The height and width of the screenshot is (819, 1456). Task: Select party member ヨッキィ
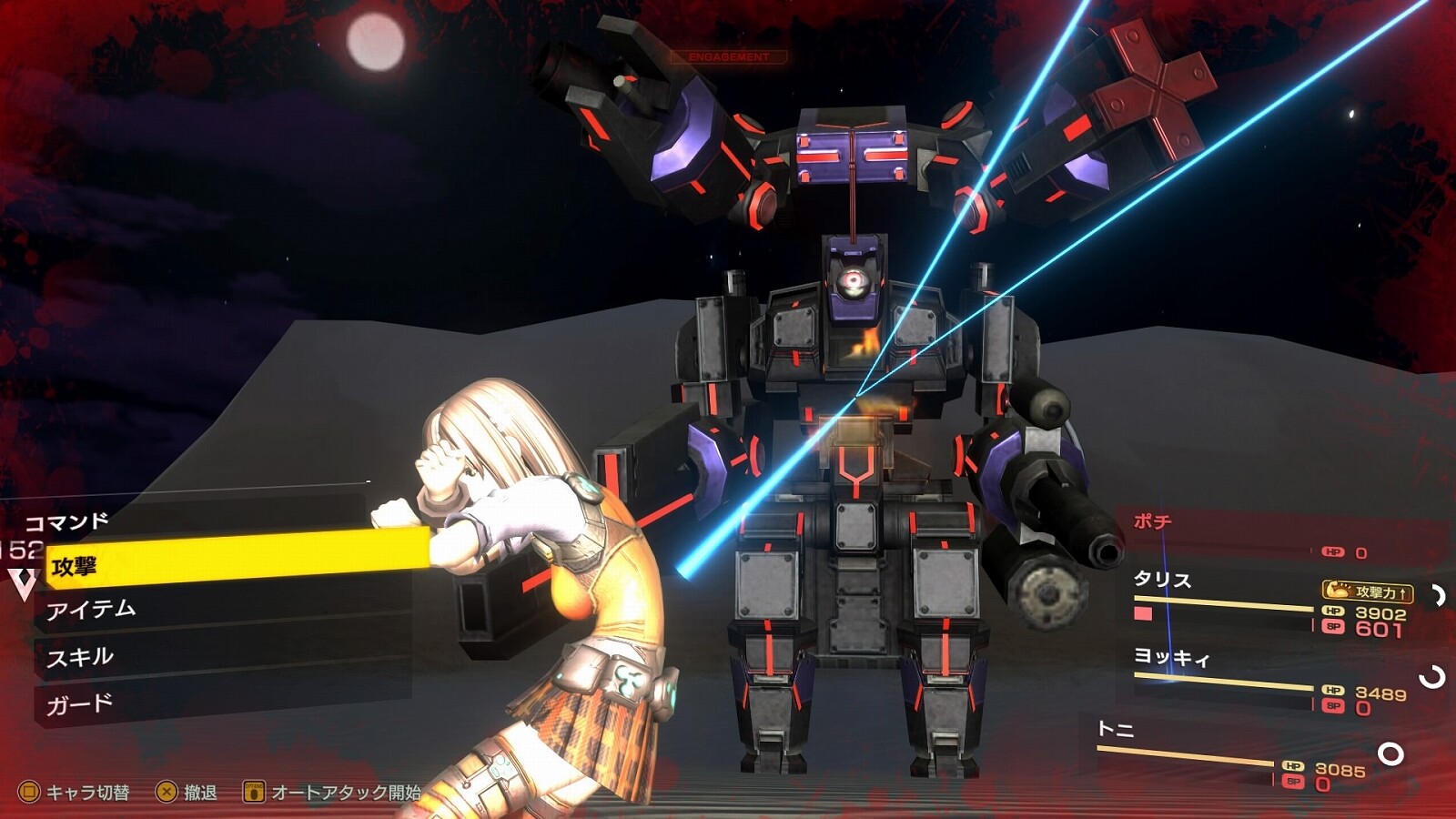(1171, 657)
